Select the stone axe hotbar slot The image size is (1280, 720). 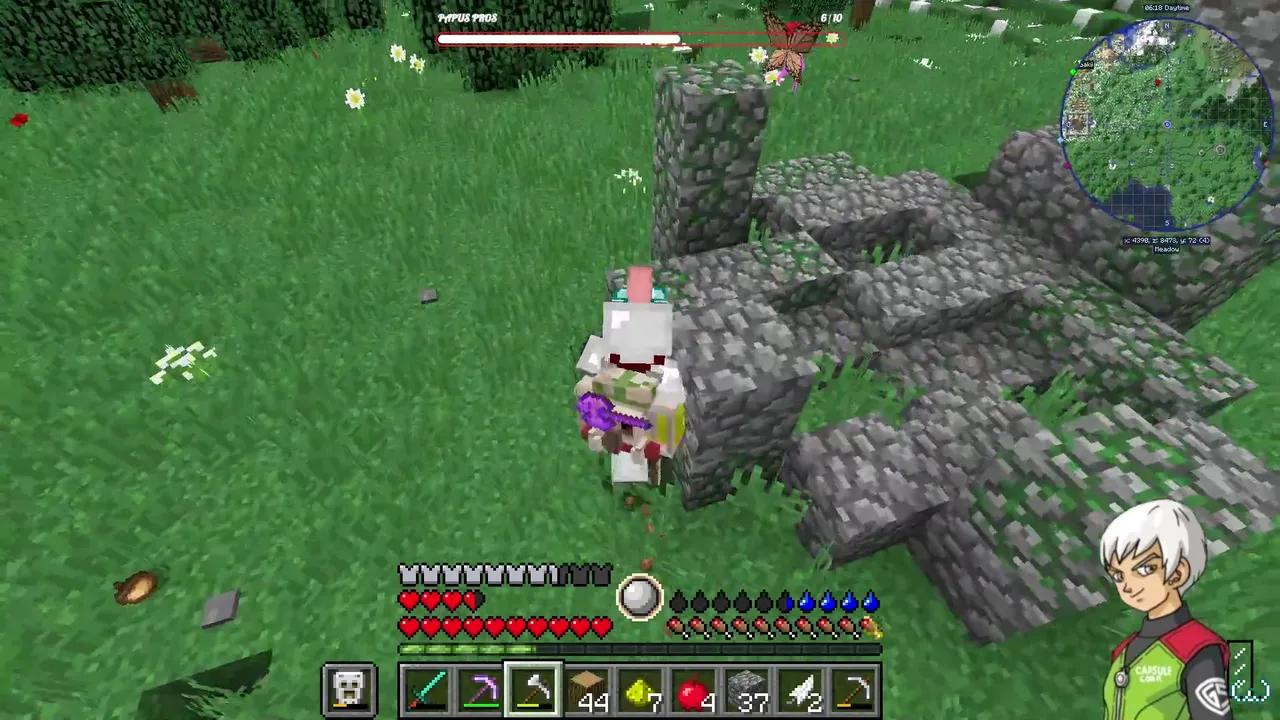tap(533, 688)
